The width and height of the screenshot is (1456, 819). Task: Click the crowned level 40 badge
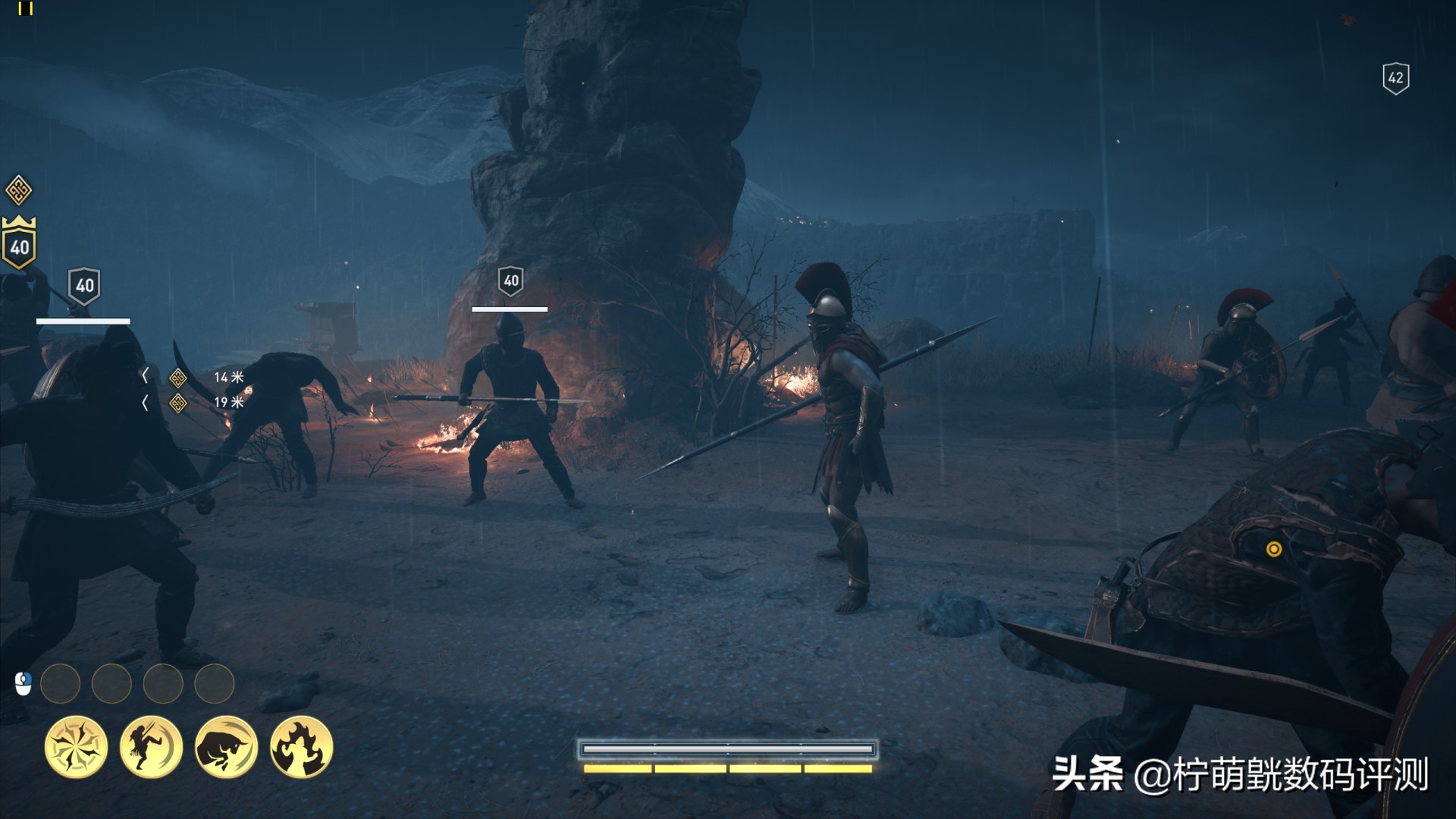tap(20, 244)
